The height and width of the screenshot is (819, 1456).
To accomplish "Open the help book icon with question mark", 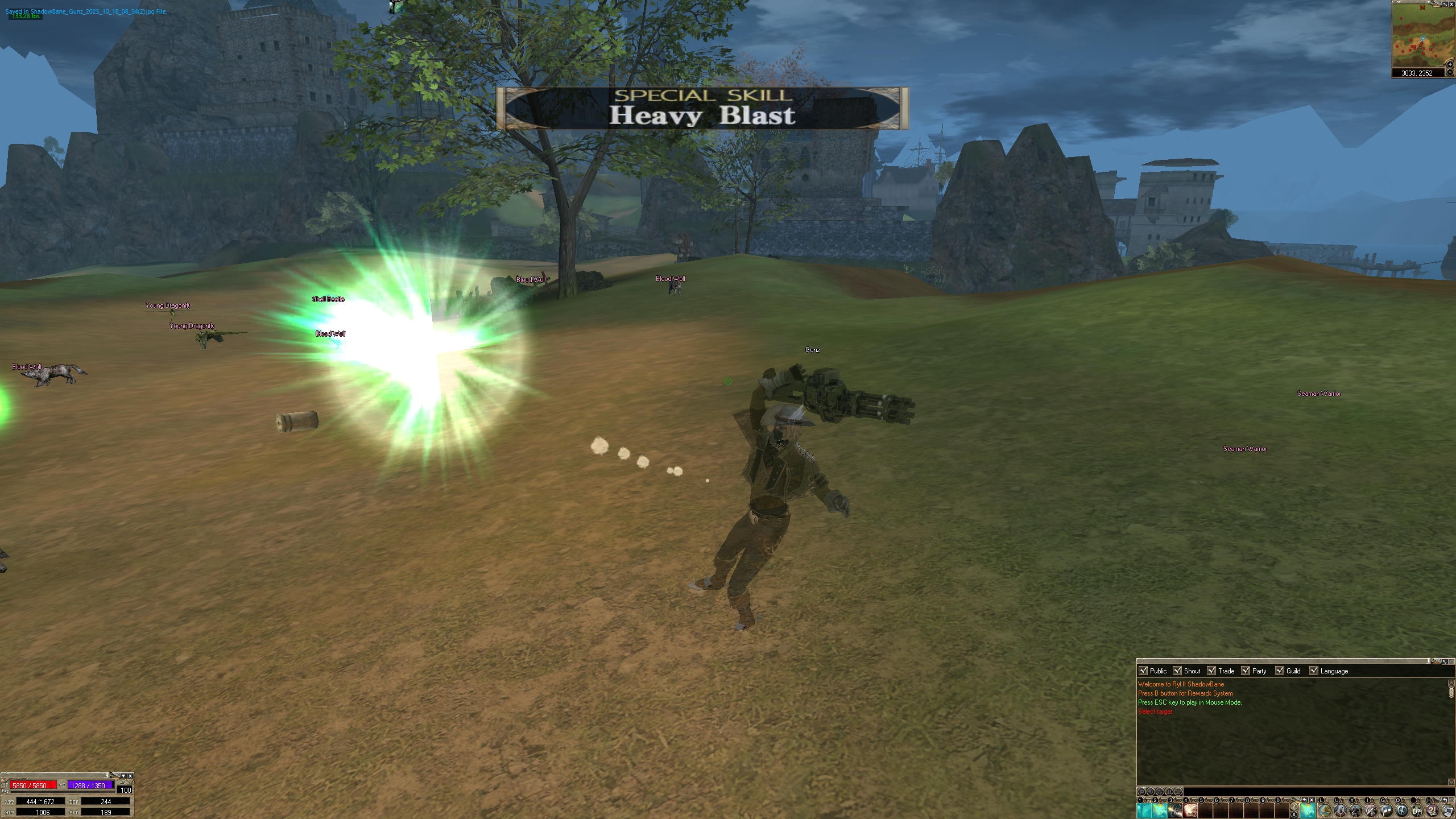I will click(1433, 810).
